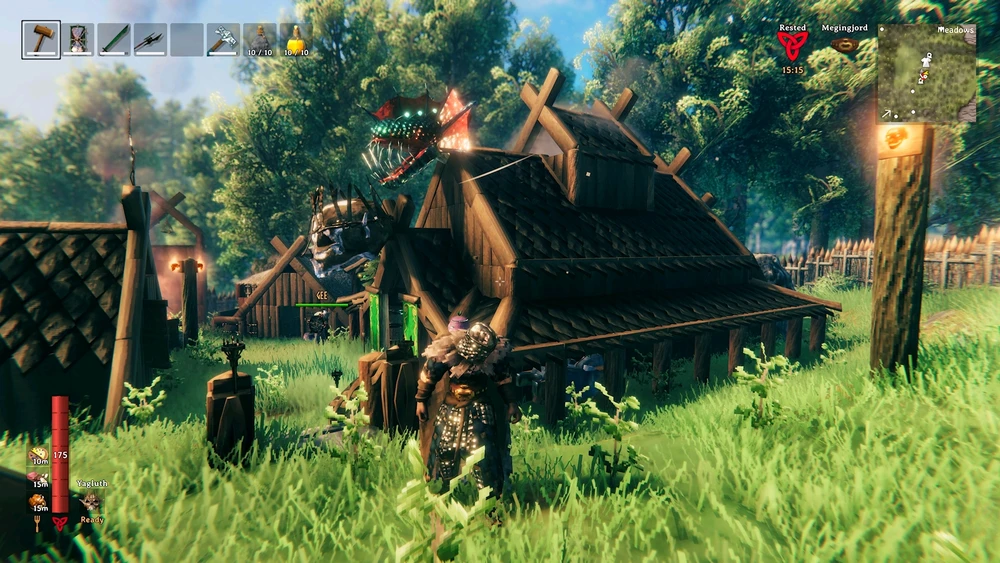
Task: Equip the green-bladed sword from the hotbar
Action: [x=114, y=40]
